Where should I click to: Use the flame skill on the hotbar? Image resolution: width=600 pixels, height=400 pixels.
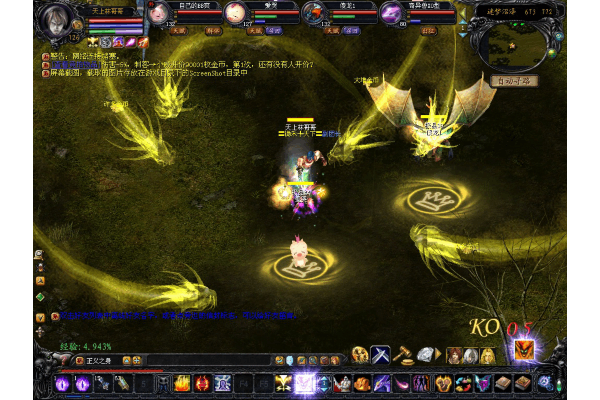click(x=183, y=382)
